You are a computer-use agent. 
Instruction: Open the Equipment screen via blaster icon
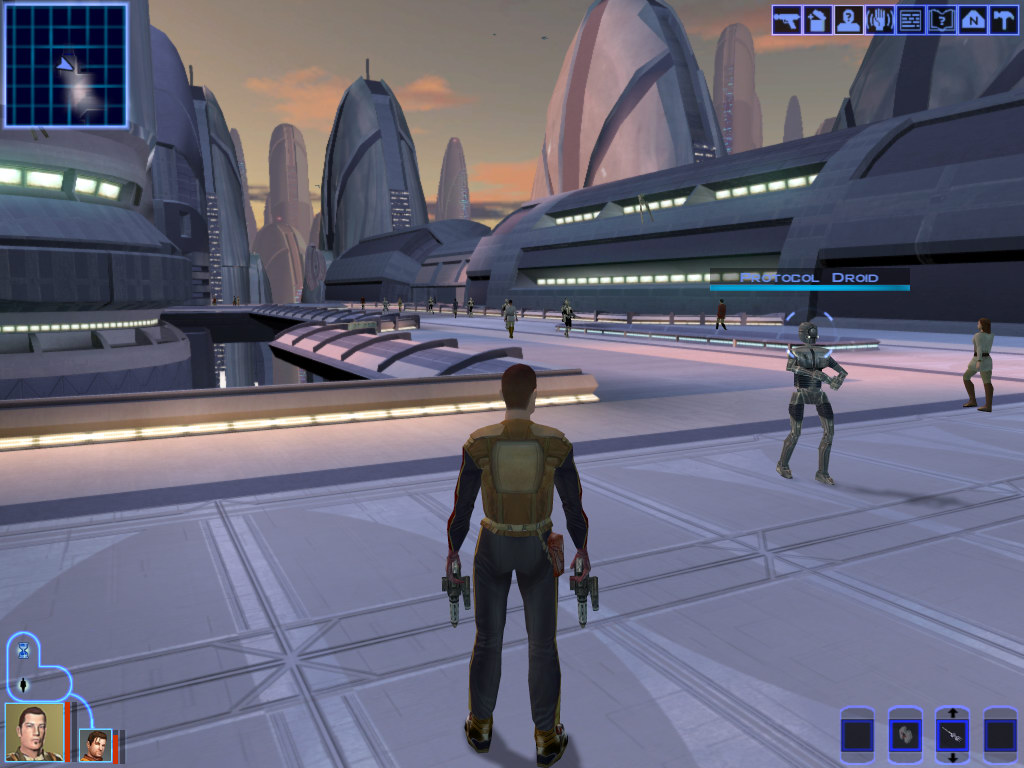[787, 20]
